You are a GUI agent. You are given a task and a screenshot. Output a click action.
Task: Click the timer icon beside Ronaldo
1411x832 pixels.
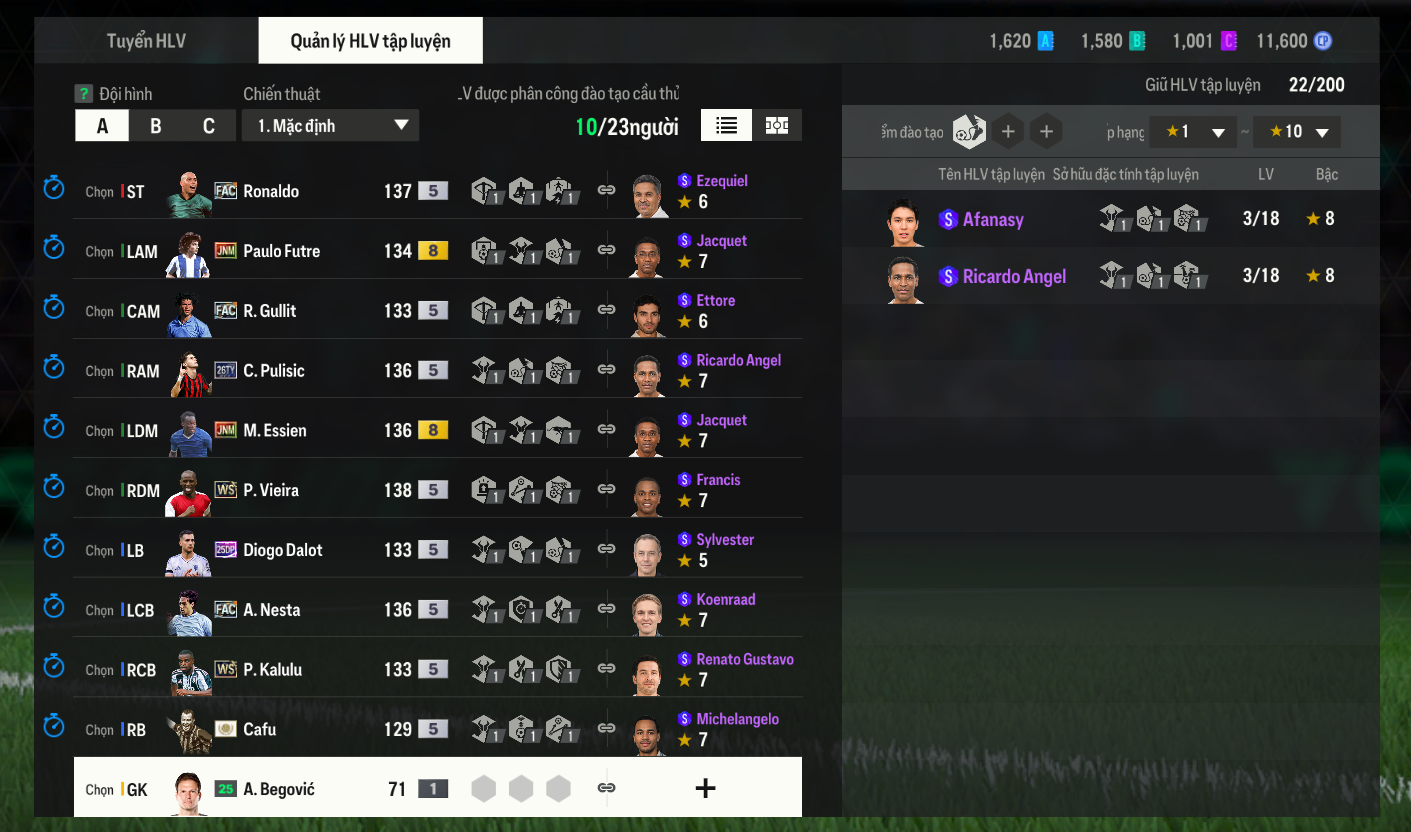[x=54, y=187]
